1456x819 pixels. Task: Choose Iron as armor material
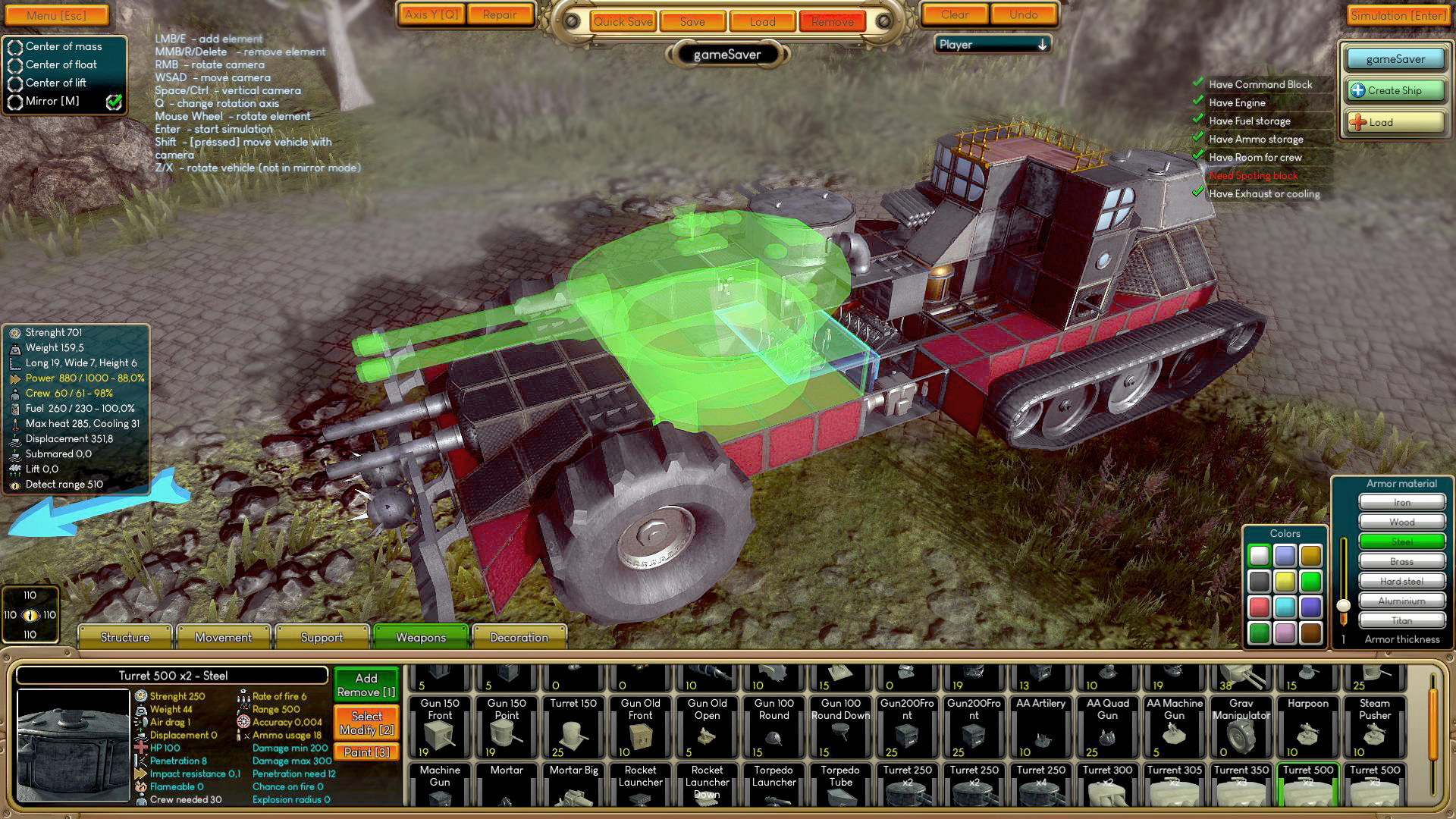click(x=1401, y=502)
